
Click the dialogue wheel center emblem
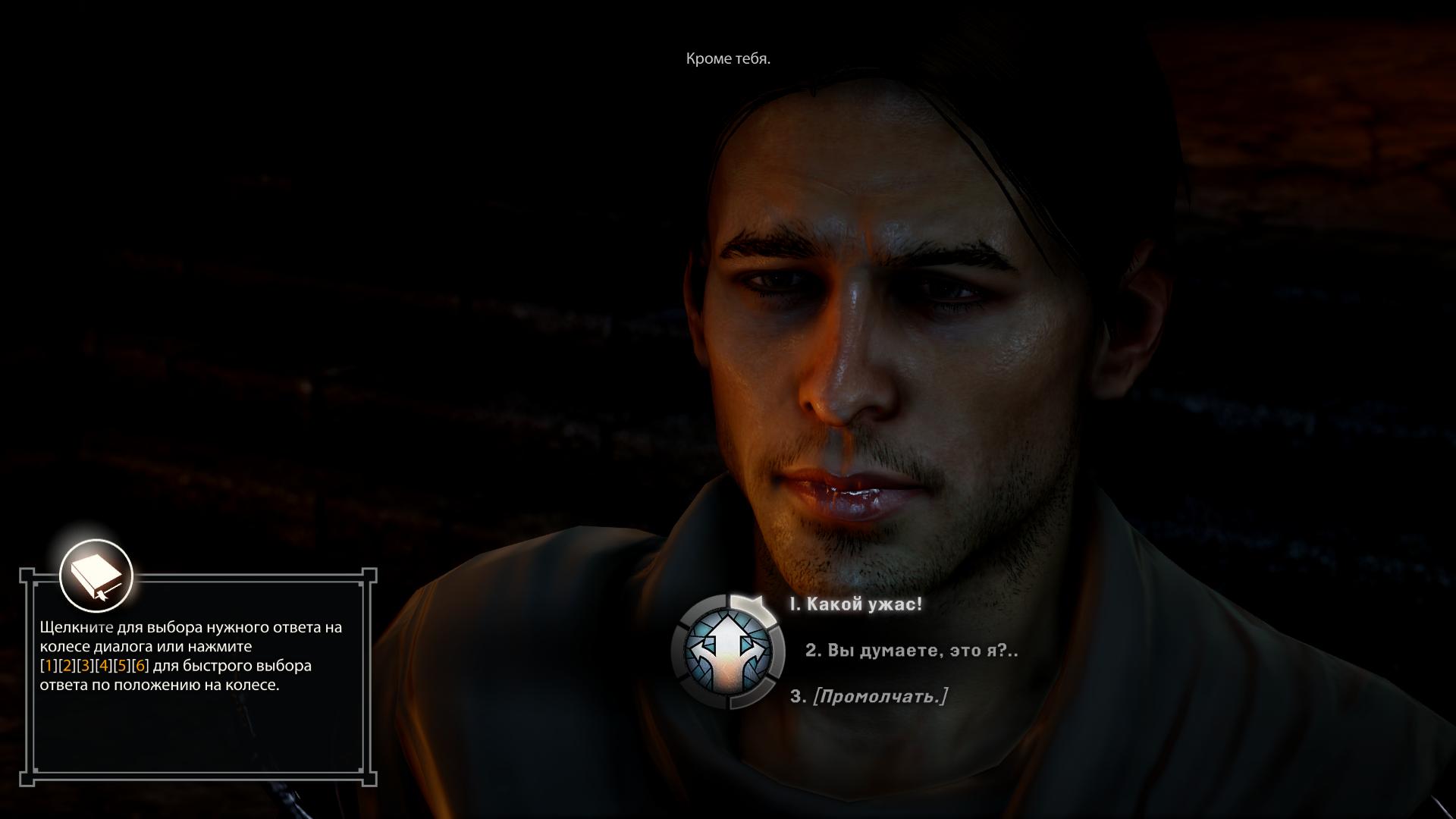(x=728, y=651)
